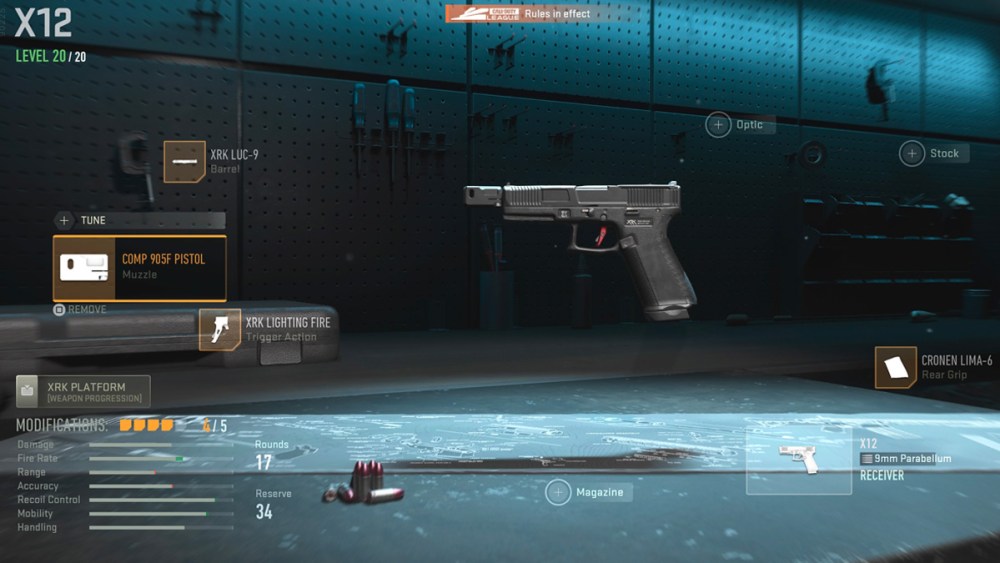The image size is (1000, 563).
Task: Select the Cronen Lima-6 rear grip slot
Action: coord(896,367)
